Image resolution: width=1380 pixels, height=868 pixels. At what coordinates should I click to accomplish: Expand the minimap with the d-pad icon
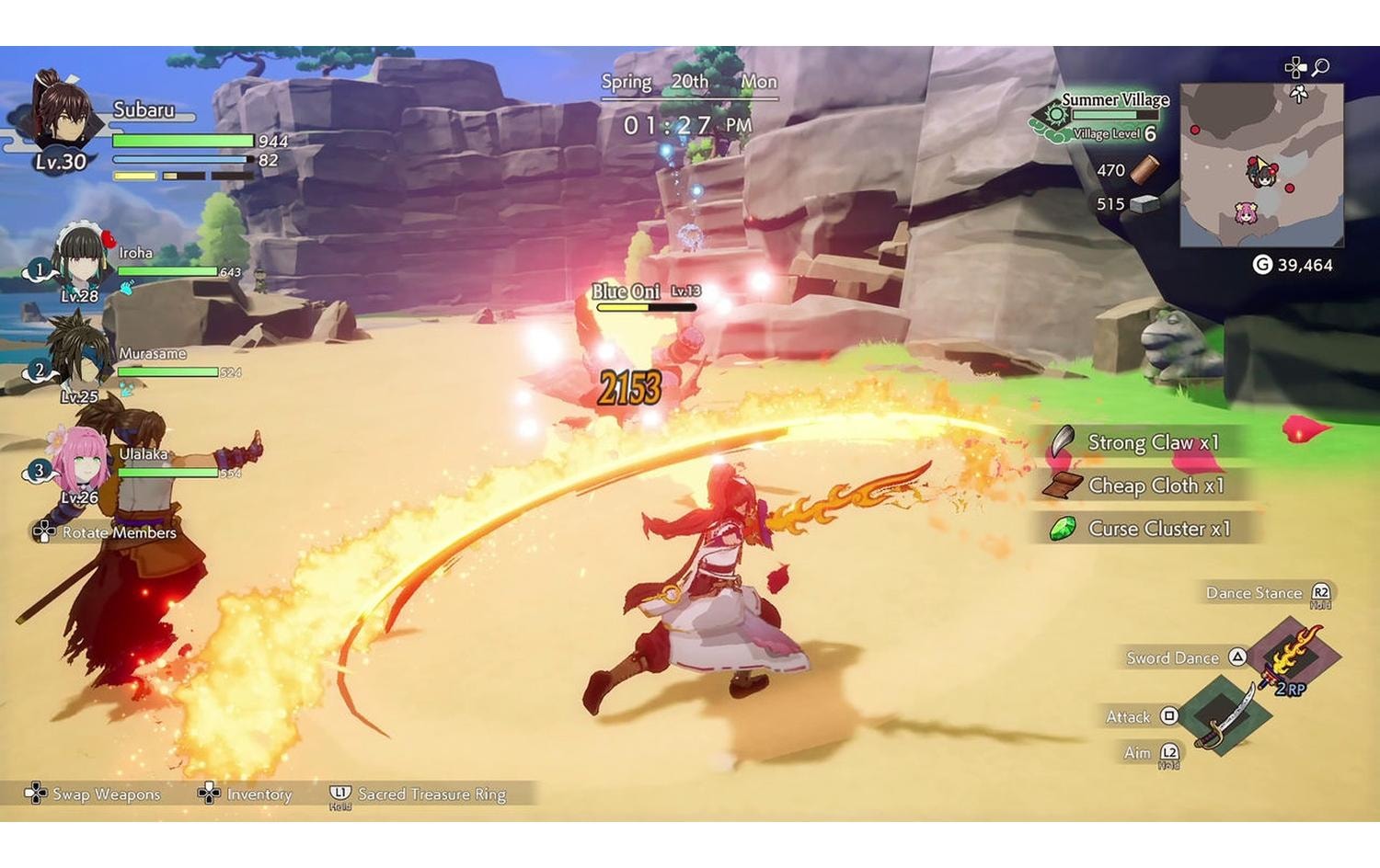1296,67
